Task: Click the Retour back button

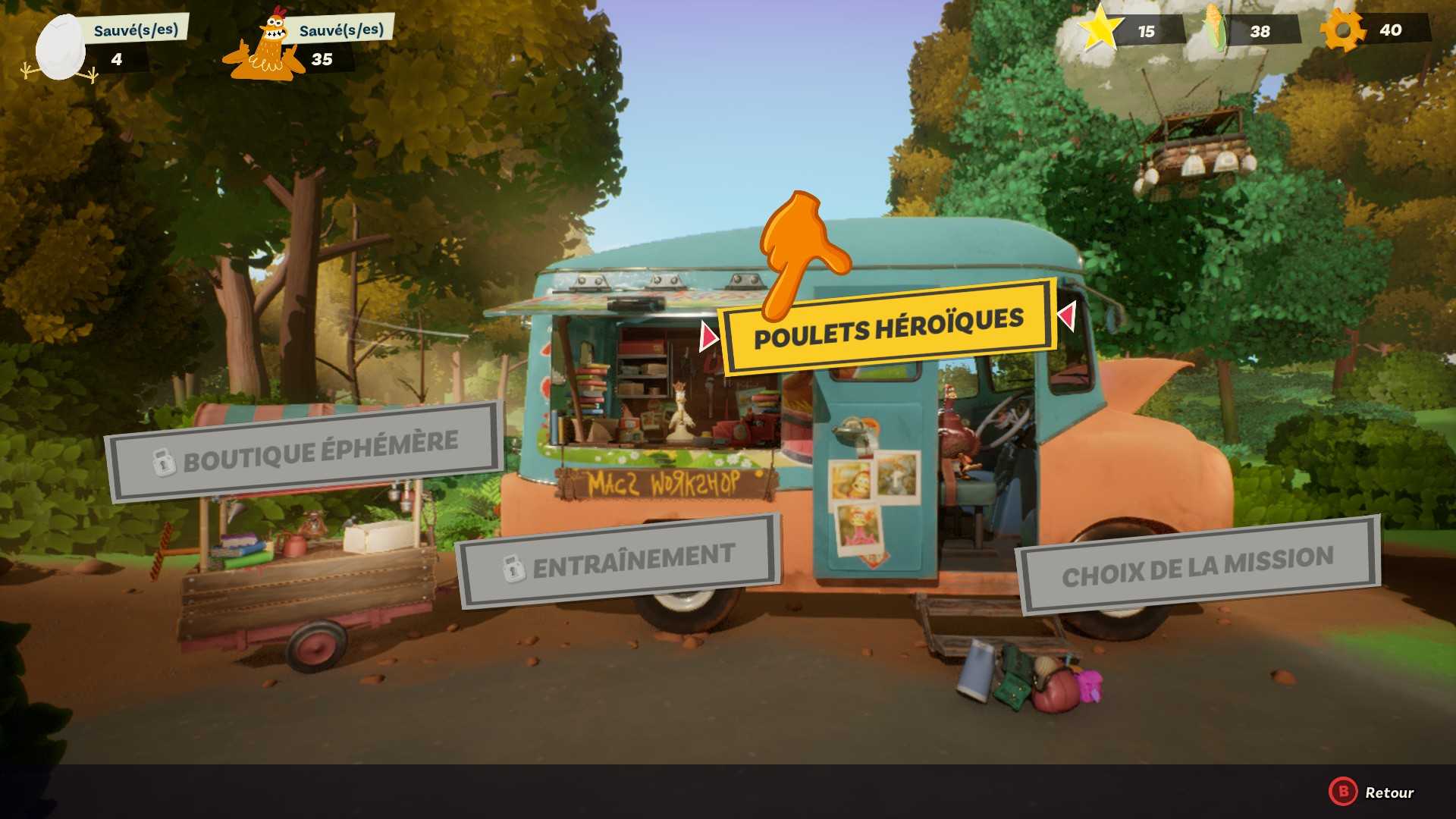Action: tap(1373, 792)
